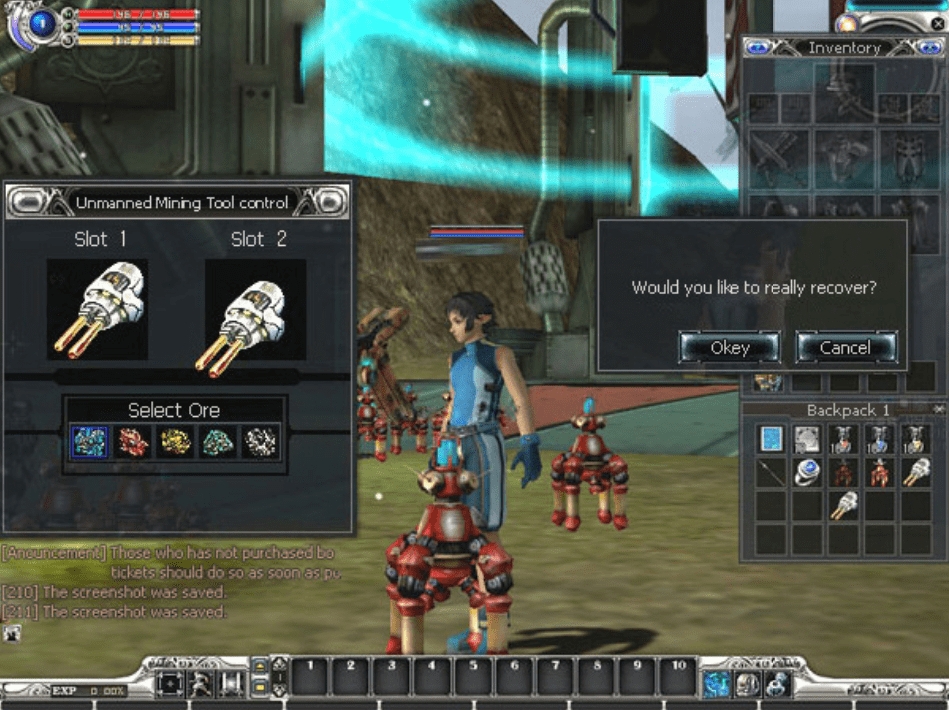Screen dimensions: 949x710
Task: Choose the blue ore in Select Ore
Action: coord(89,441)
